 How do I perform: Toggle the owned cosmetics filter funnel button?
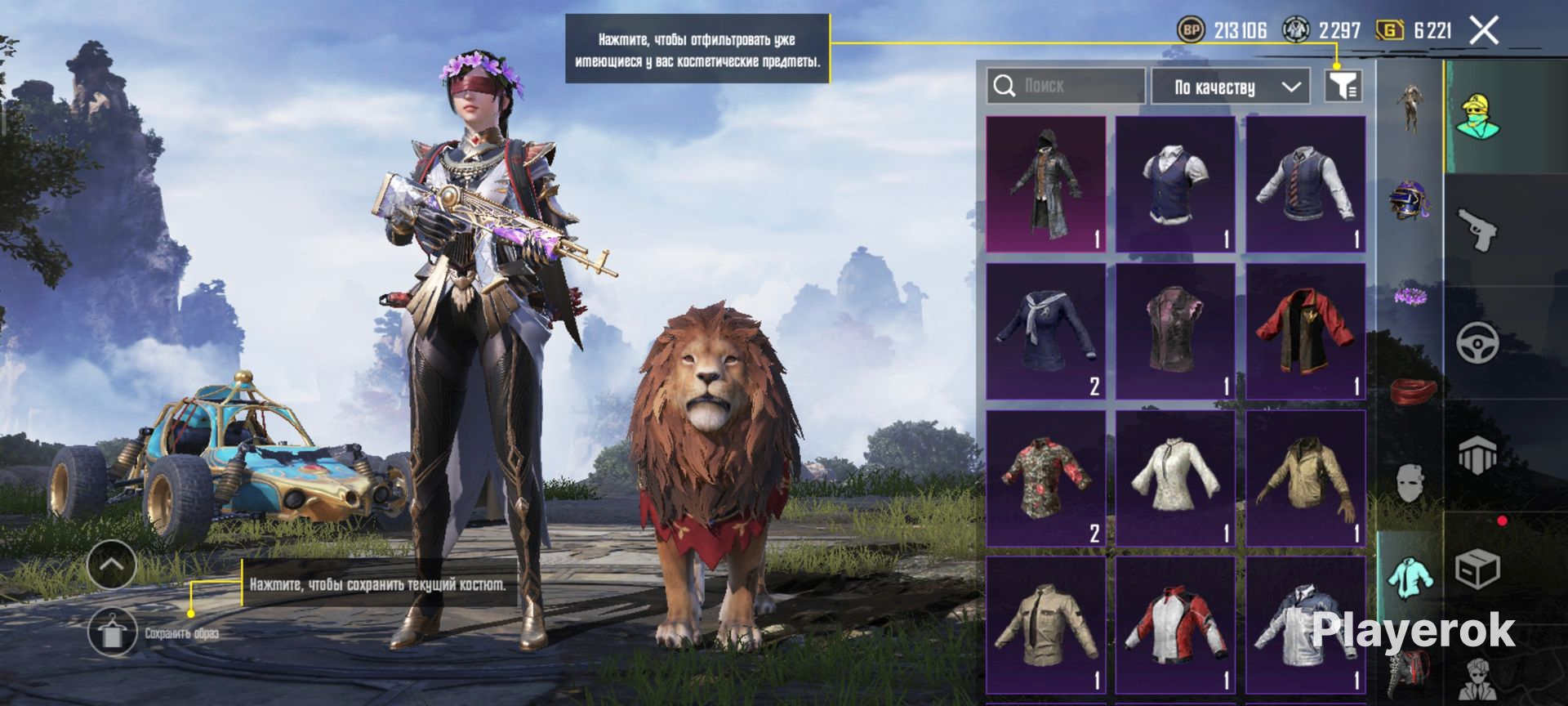(1343, 85)
